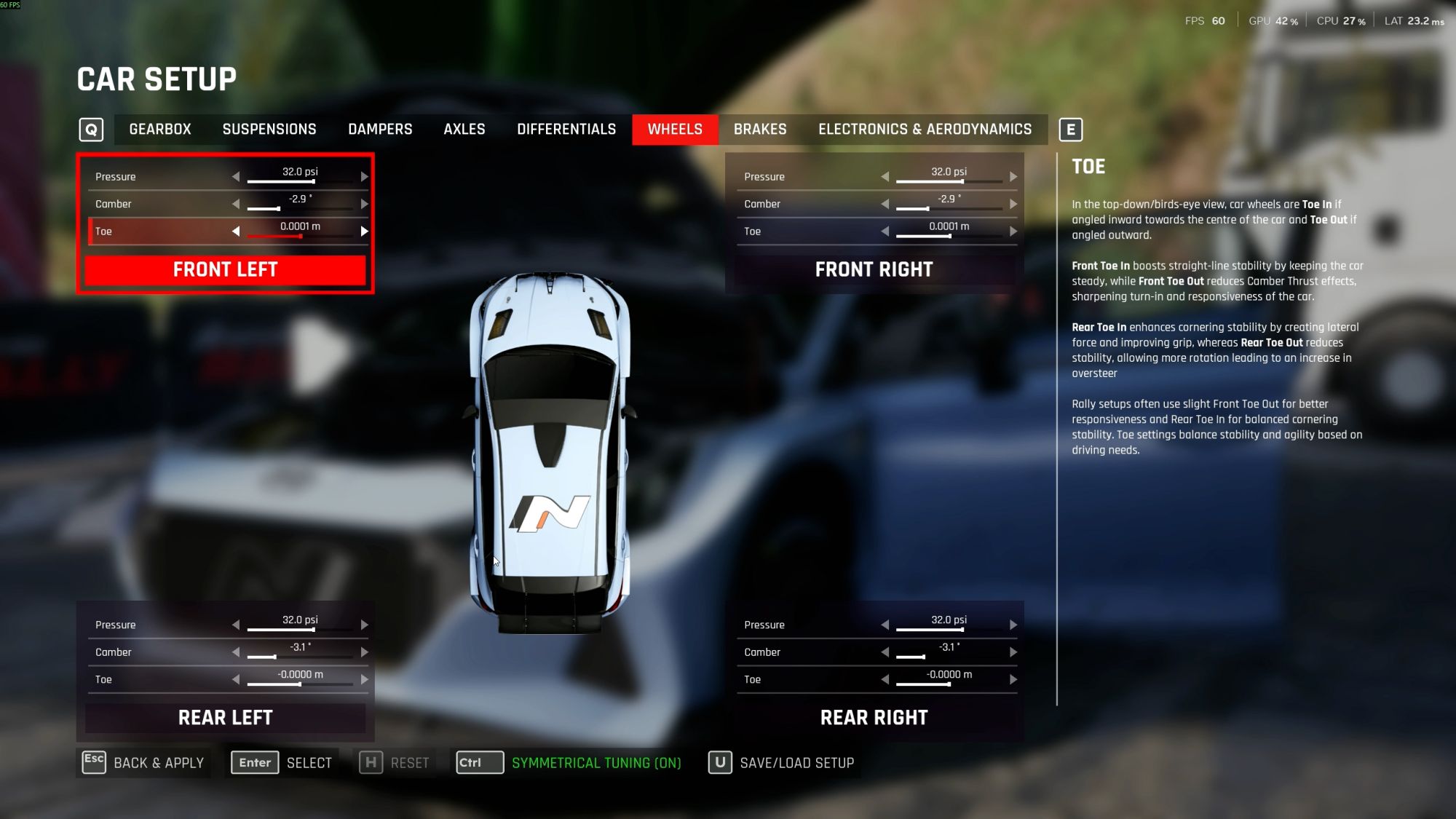
Task: Choose the Rear Left wheel panel
Action: pyautogui.click(x=226, y=718)
